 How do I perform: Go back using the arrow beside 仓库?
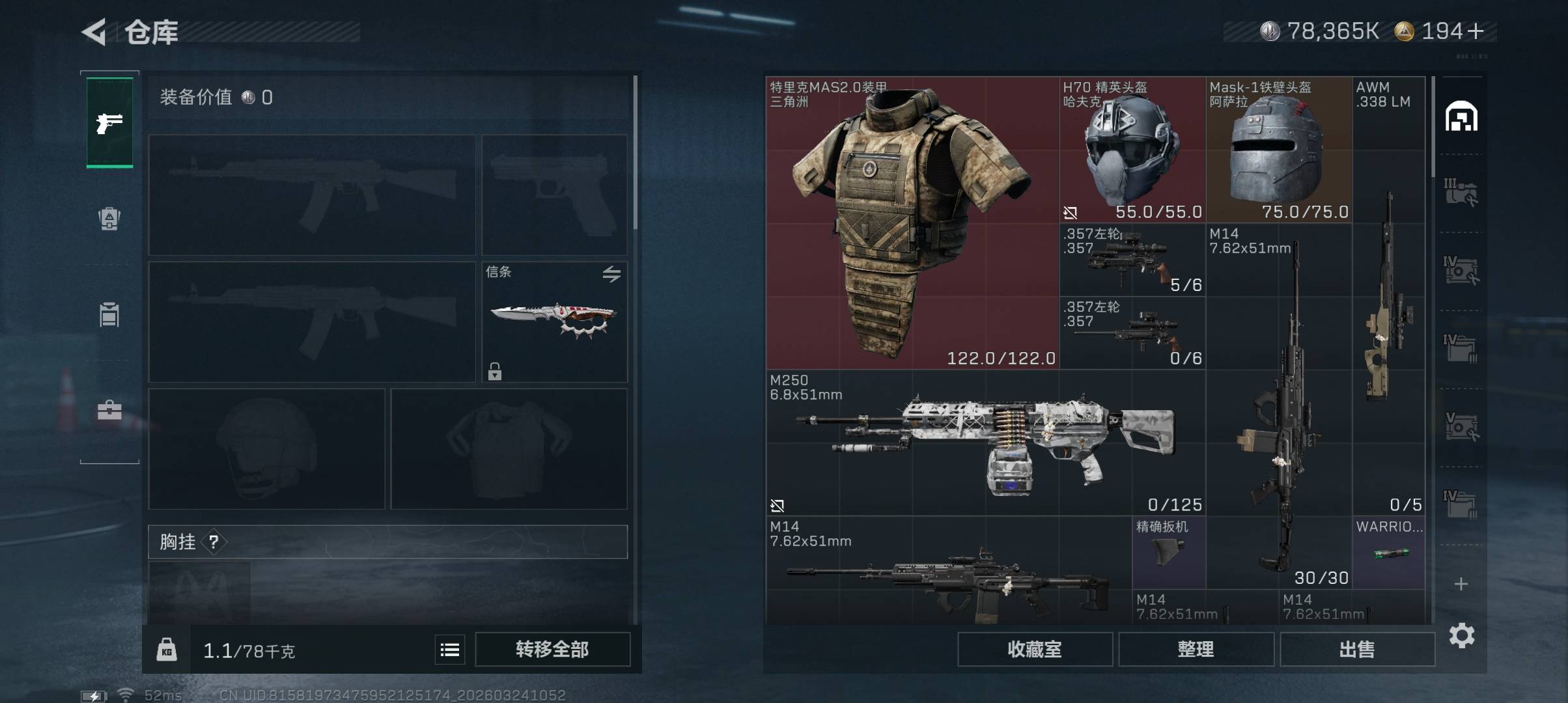(94, 32)
